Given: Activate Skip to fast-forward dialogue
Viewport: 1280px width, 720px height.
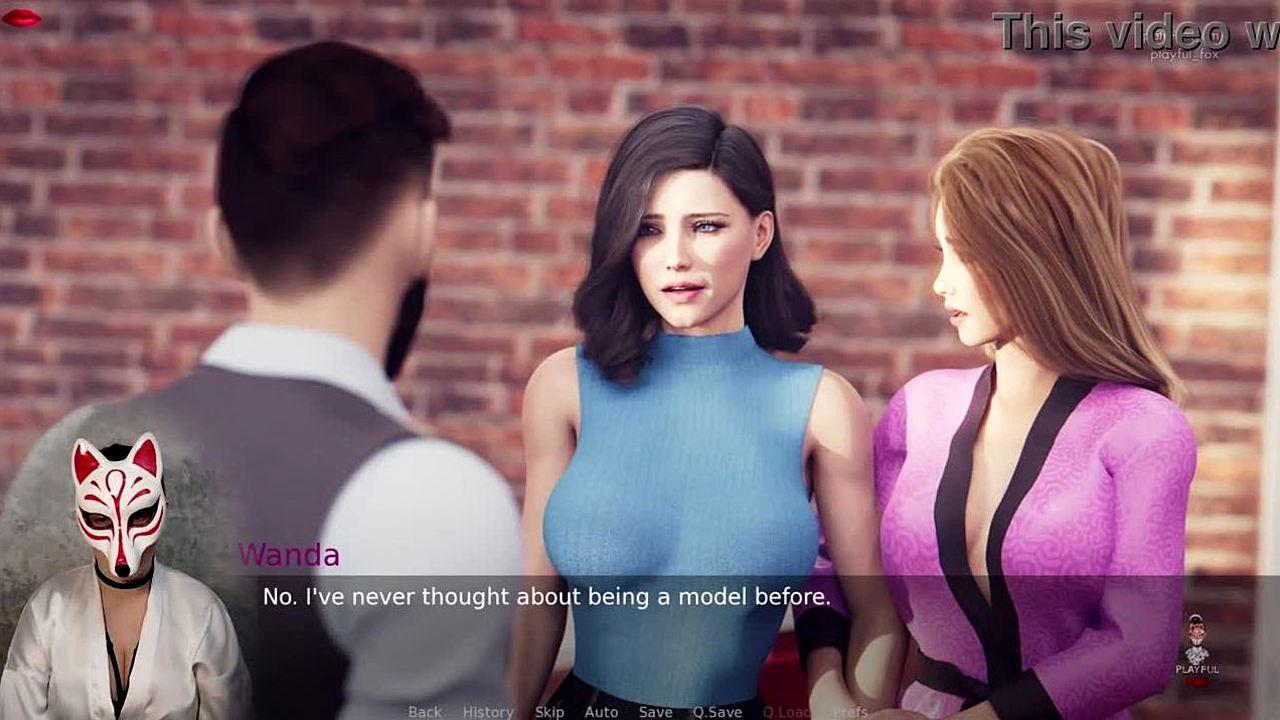Looking at the screenshot, I should [549, 711].
